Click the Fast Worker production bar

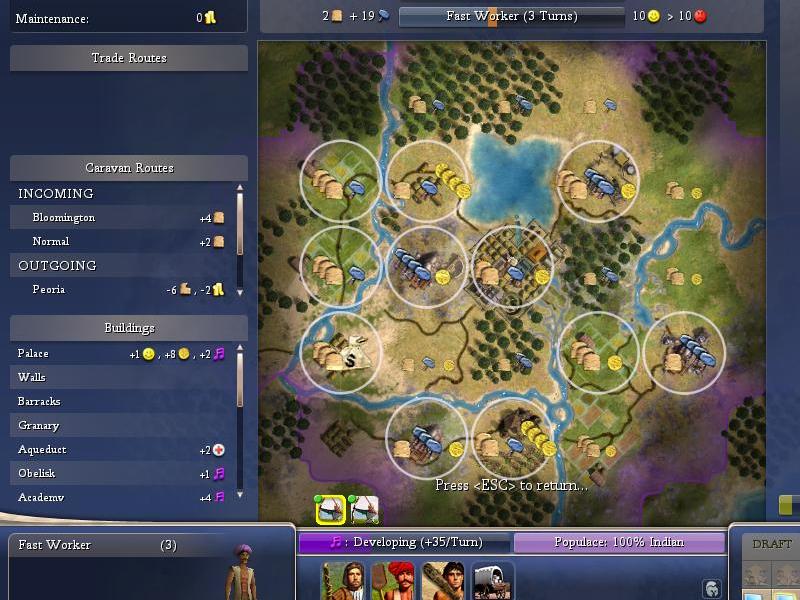[x=510, y=16]
